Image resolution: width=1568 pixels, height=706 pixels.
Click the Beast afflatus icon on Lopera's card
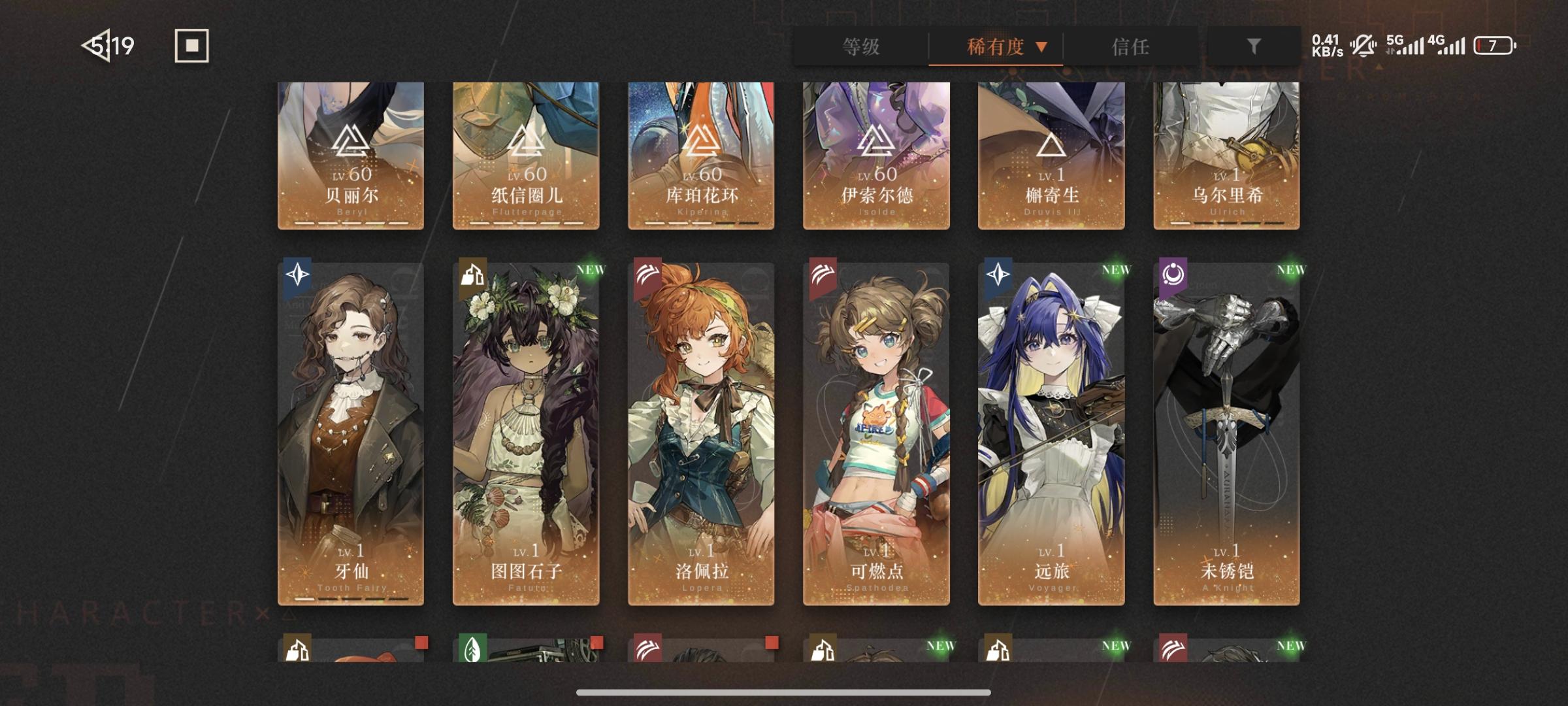point(646,276)
